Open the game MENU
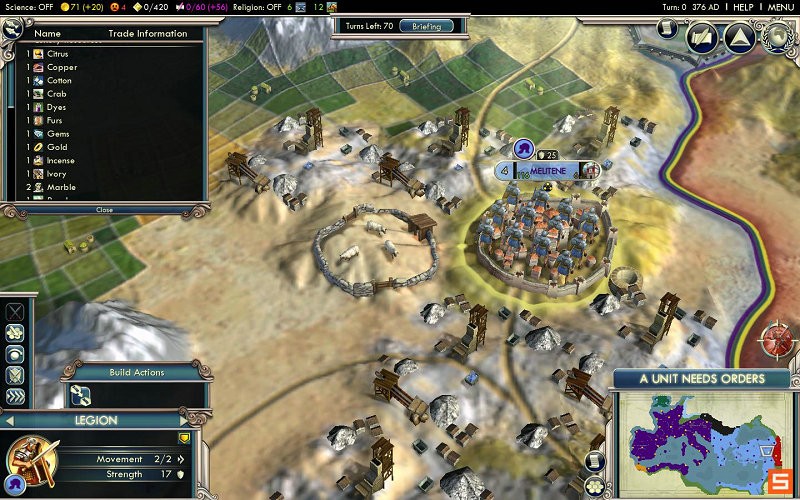The height and width of the screenshot is (500, 800). (781, 7)
